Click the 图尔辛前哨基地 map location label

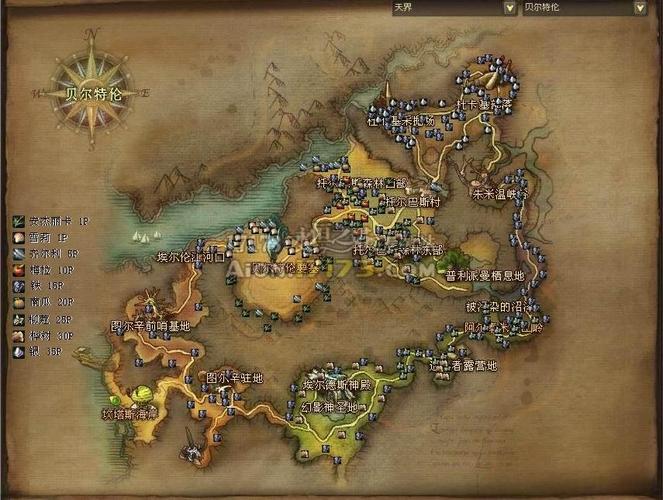pos(150,327)
